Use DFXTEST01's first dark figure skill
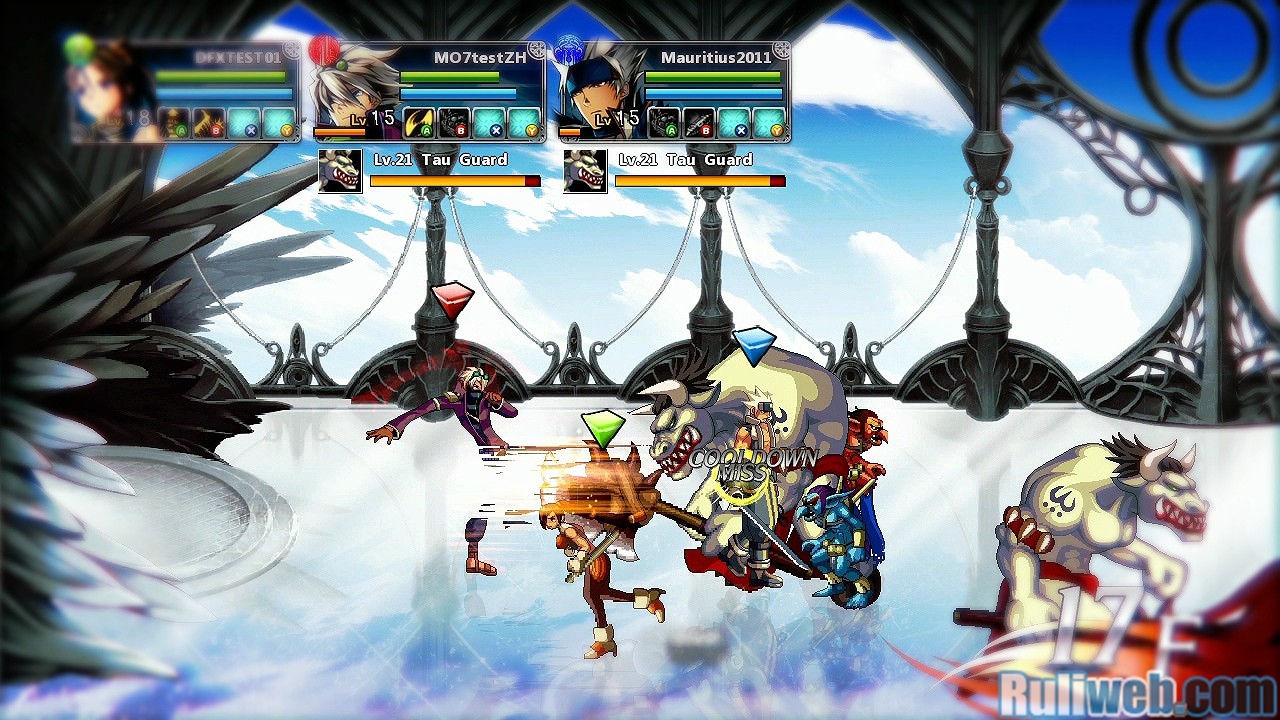This screenshot has width=1280, height=720. (174, 122)
